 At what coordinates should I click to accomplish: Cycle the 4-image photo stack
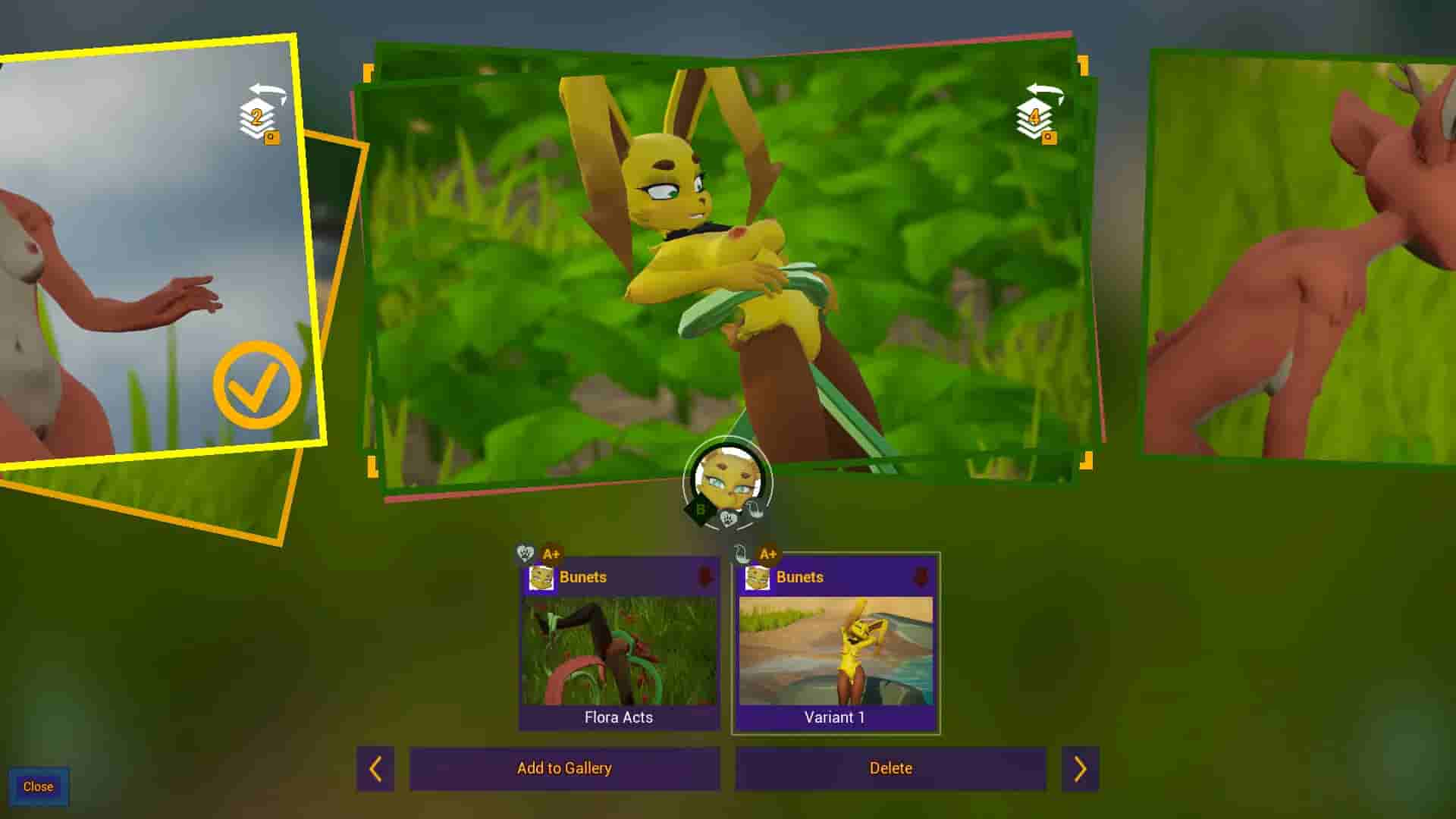1035,118
